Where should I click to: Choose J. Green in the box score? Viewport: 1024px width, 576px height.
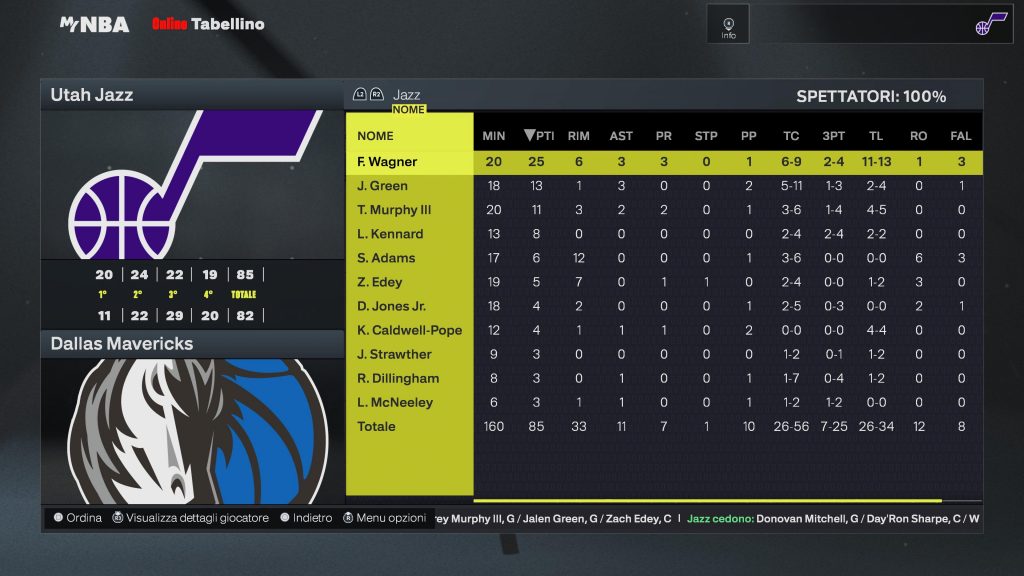[x=382, y=186]
